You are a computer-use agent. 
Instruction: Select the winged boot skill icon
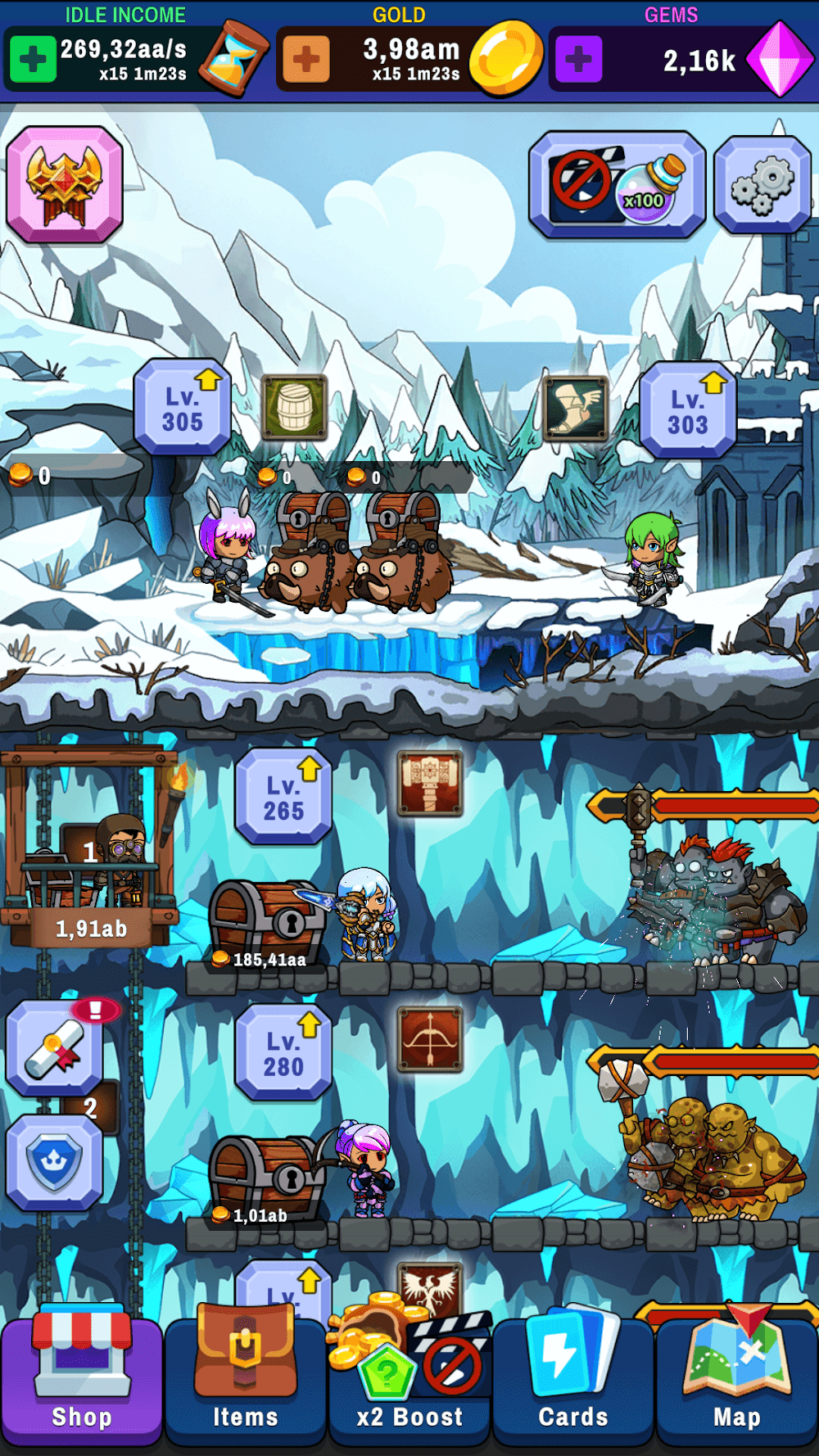pyautogui.click(x=576, y=408)
